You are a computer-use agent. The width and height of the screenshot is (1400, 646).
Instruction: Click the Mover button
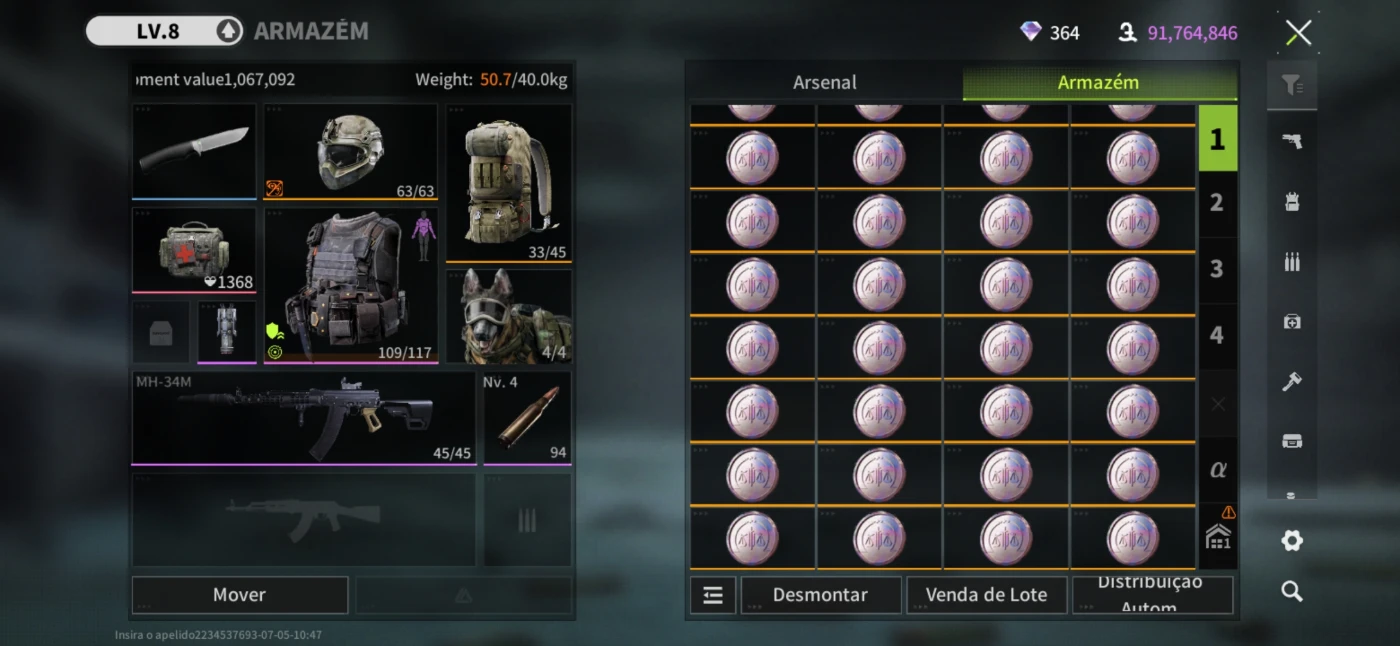click(x=239, y=595)
